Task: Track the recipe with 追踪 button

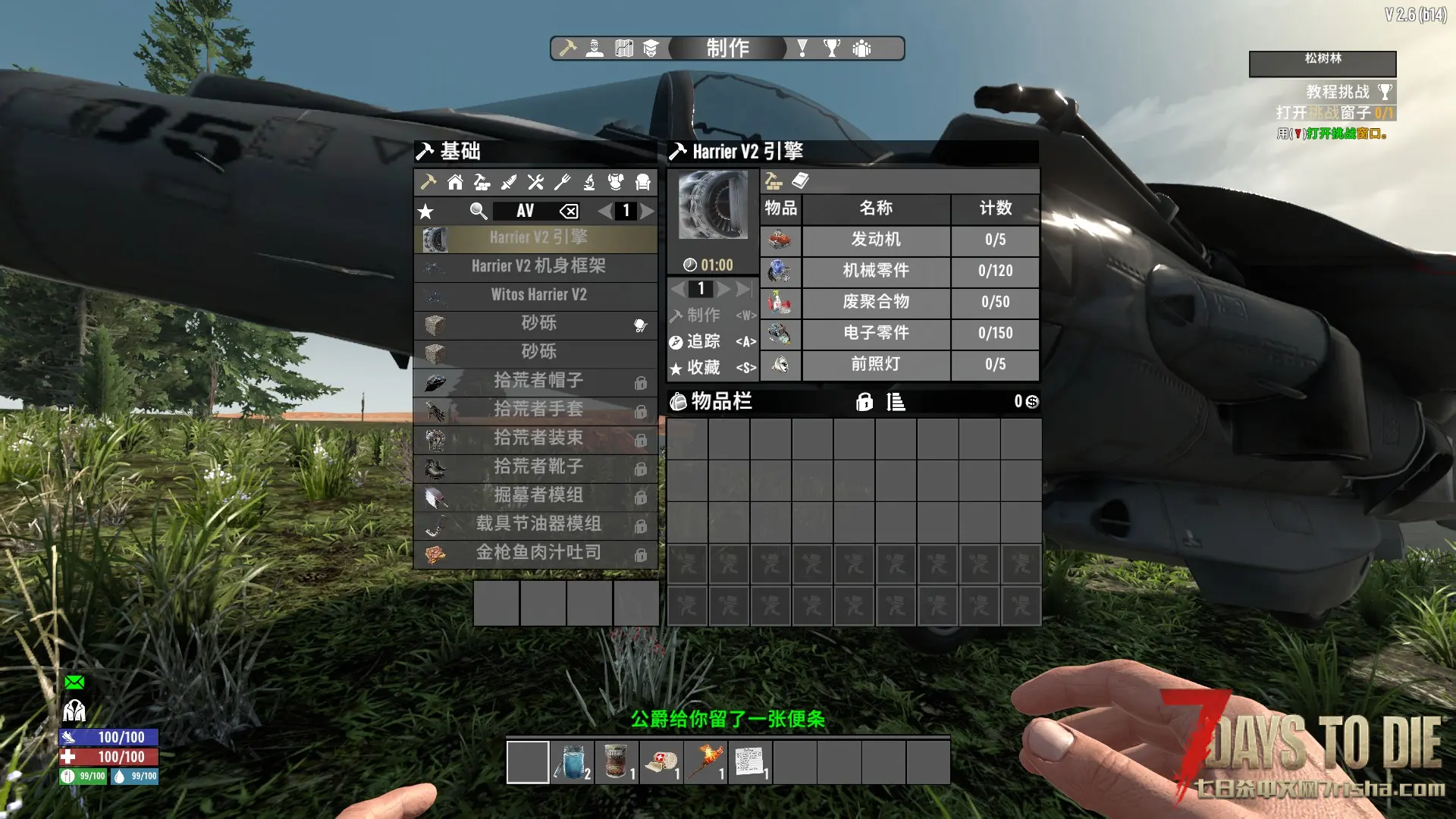Action: [x=704, y=342]
